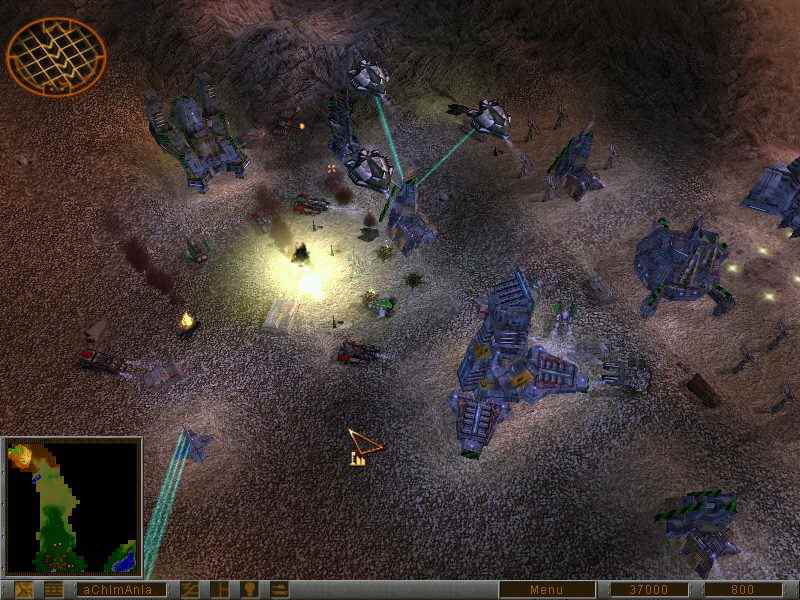Screen dimensions: 800x600
Task: Click the crossed-lines icon at bar's left end
Action: [x=23, y=590]
